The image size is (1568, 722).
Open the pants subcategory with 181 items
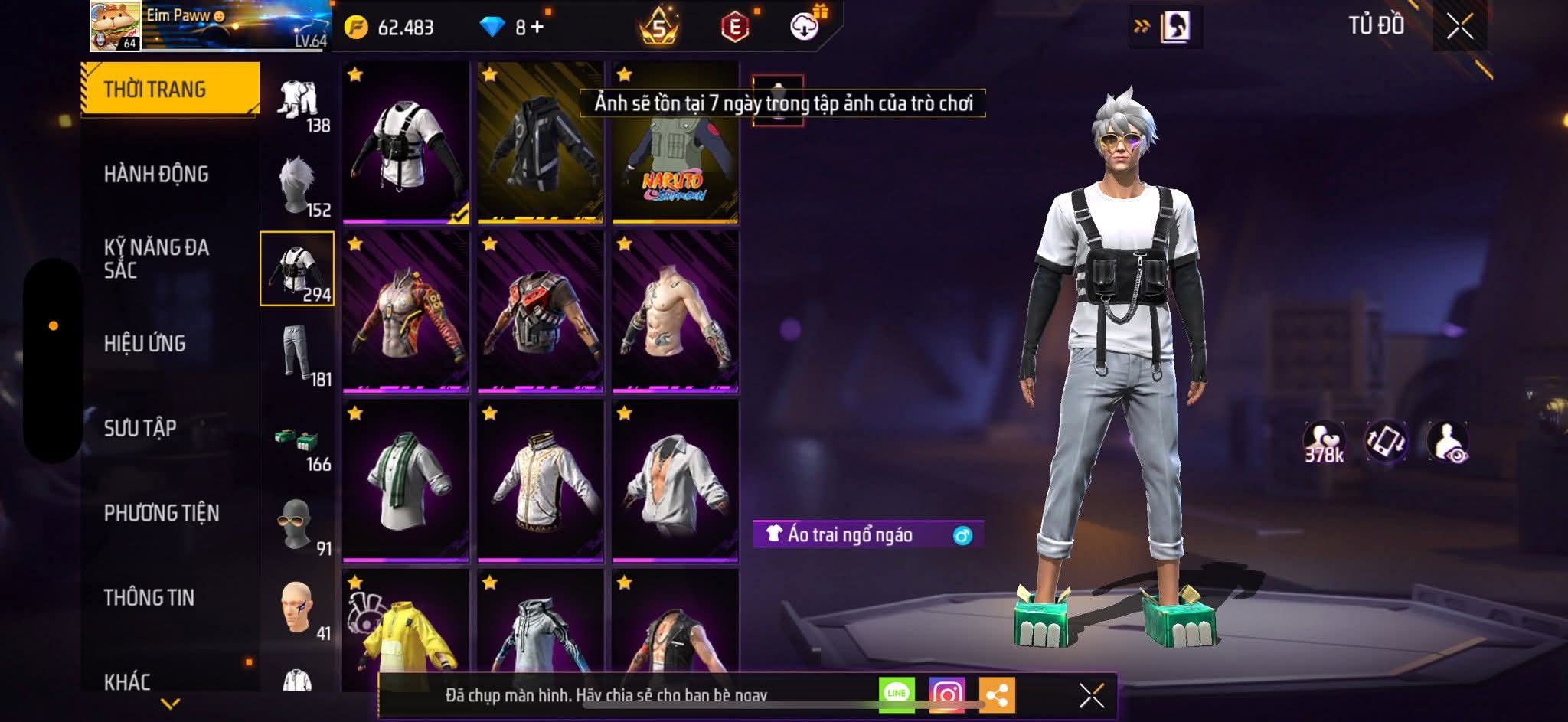[x=298, y=354]
